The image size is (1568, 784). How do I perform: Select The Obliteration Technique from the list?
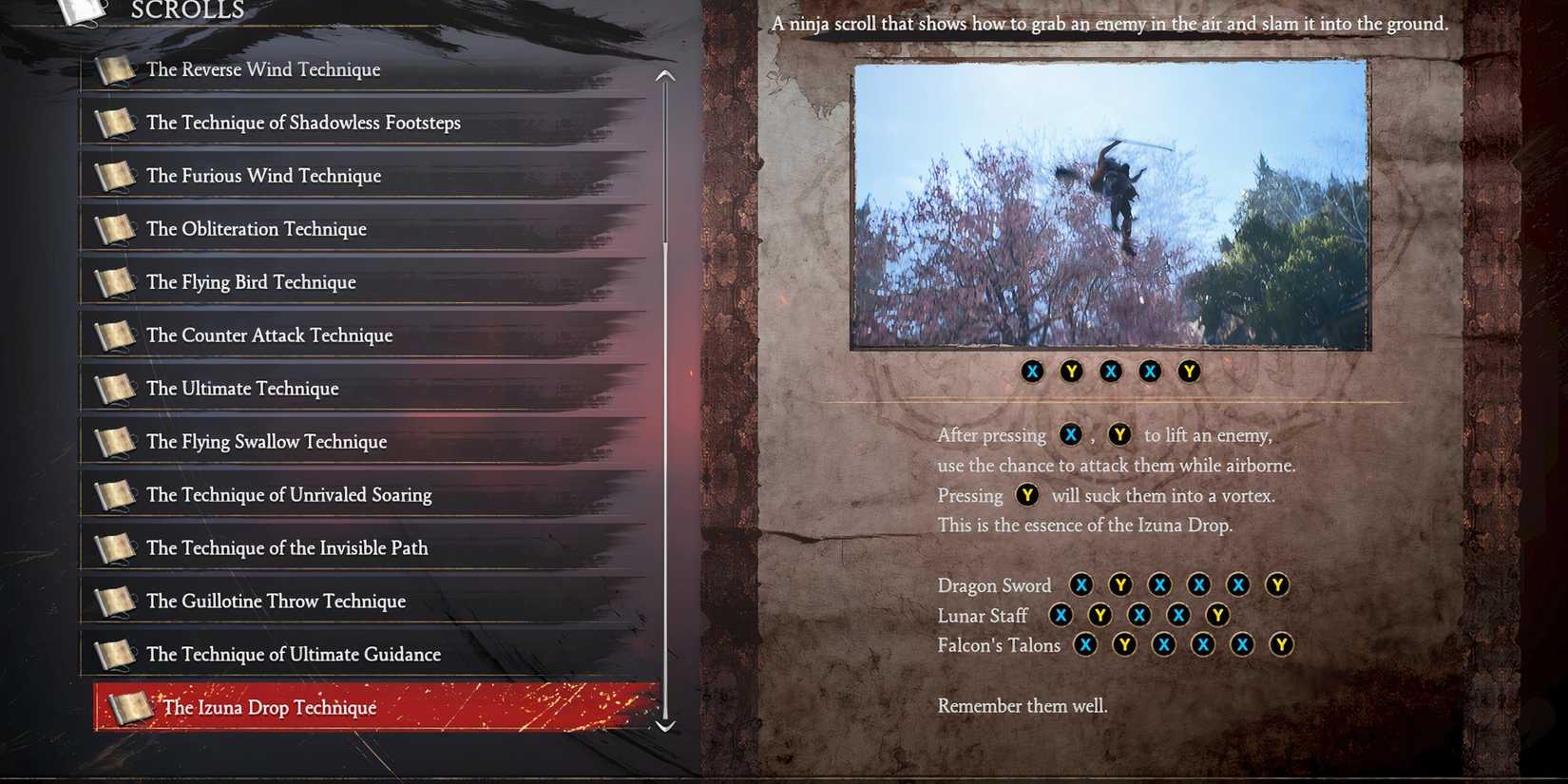pyautogui.click(x=256, y=229)
